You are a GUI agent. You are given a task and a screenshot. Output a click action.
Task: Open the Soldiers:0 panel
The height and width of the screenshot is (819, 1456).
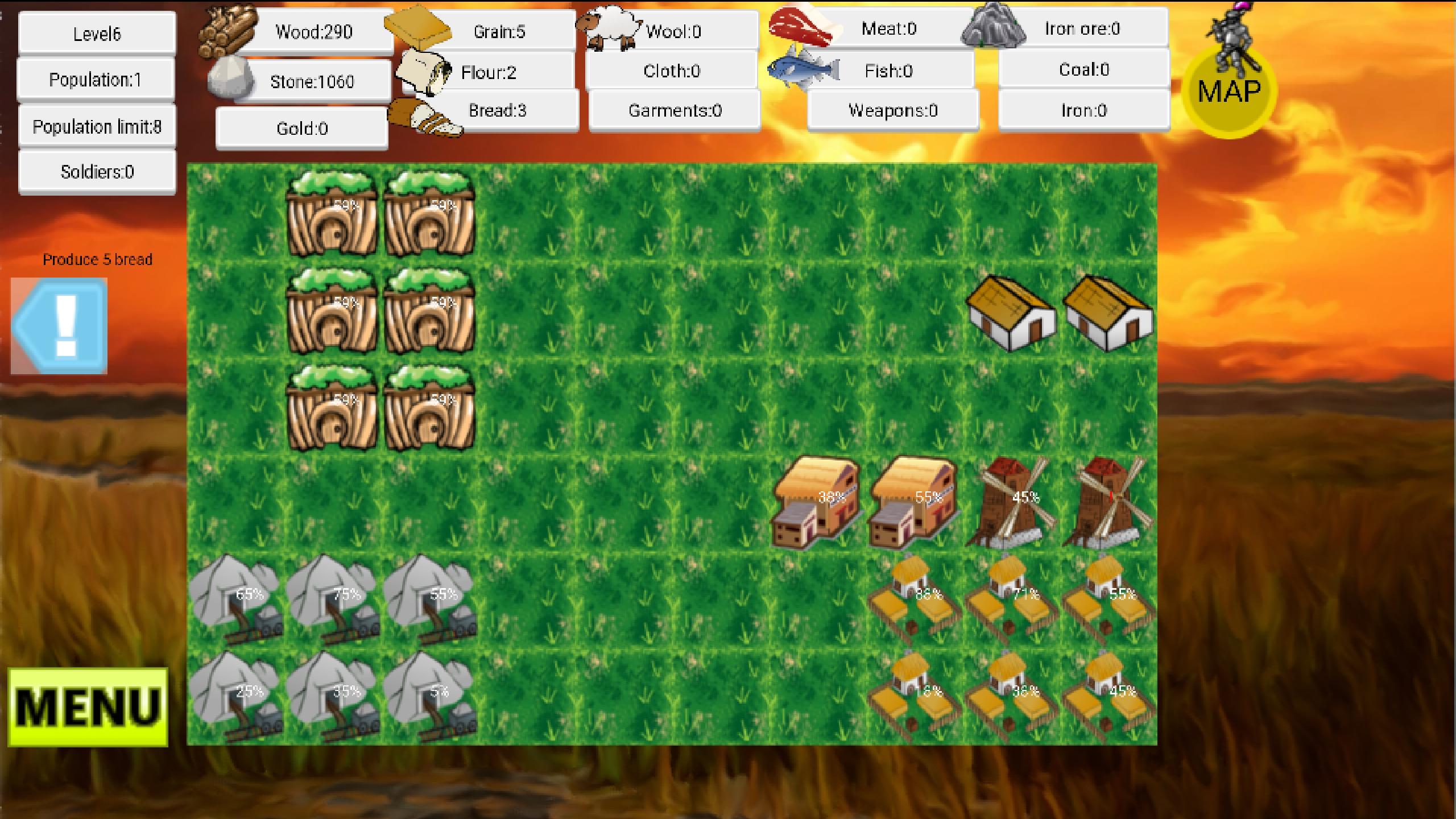point(97,171)
